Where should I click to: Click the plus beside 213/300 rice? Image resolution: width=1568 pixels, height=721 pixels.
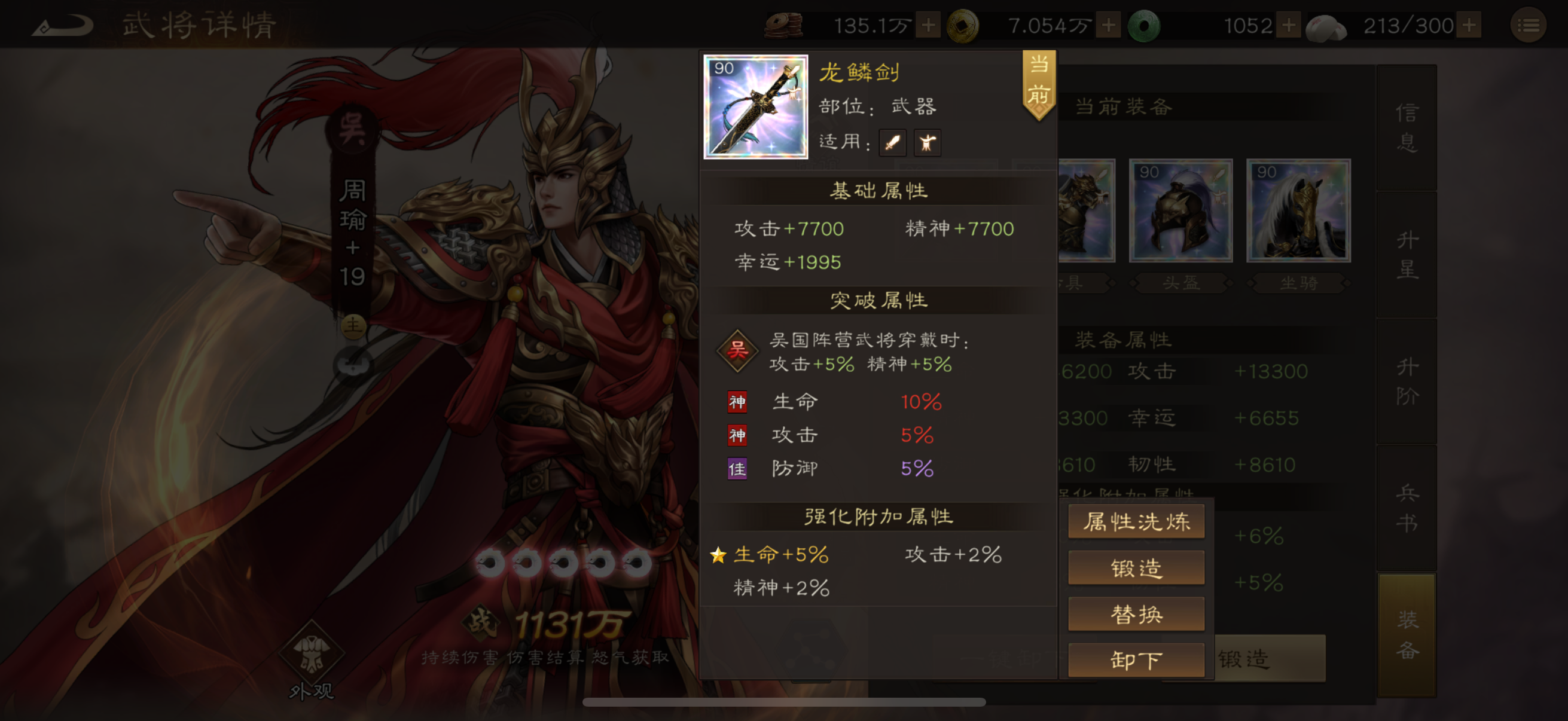(x=1467, y=25)
